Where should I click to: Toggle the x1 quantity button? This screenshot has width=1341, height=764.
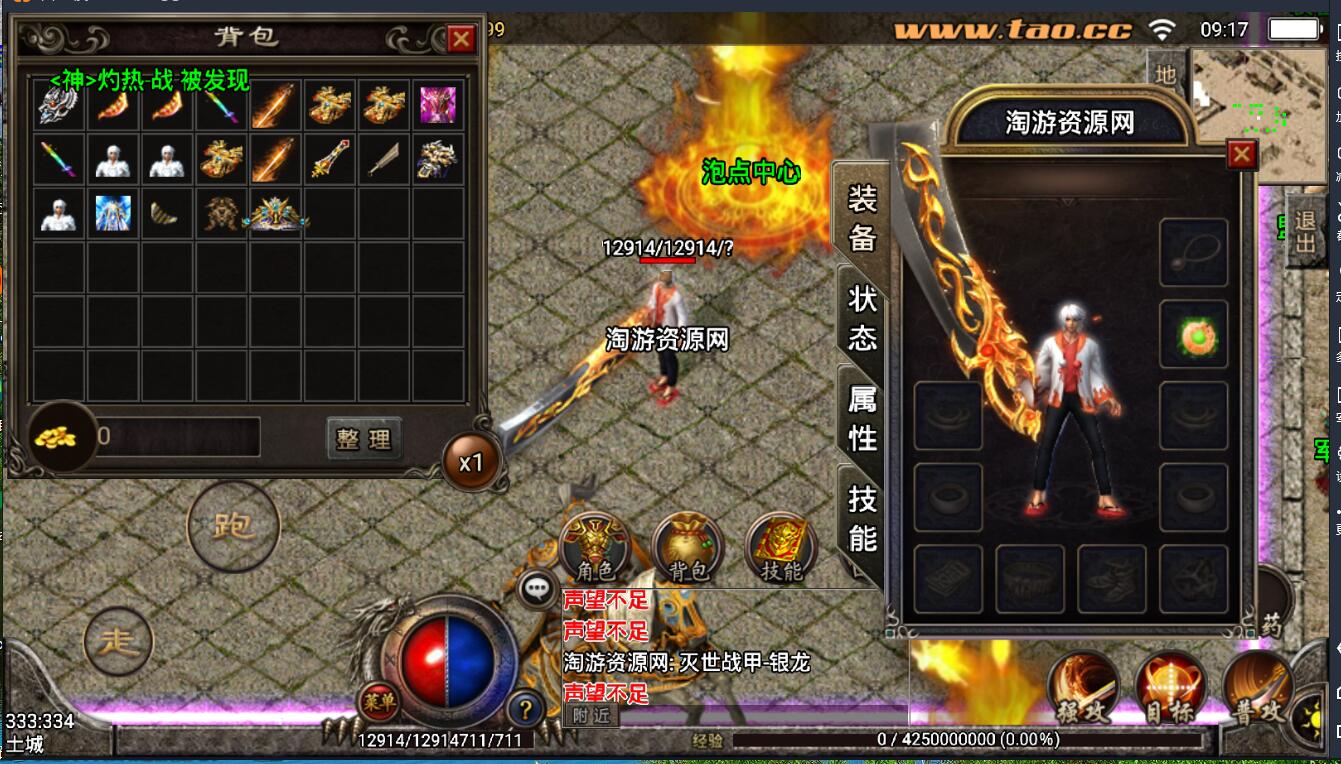pos(471,463)
